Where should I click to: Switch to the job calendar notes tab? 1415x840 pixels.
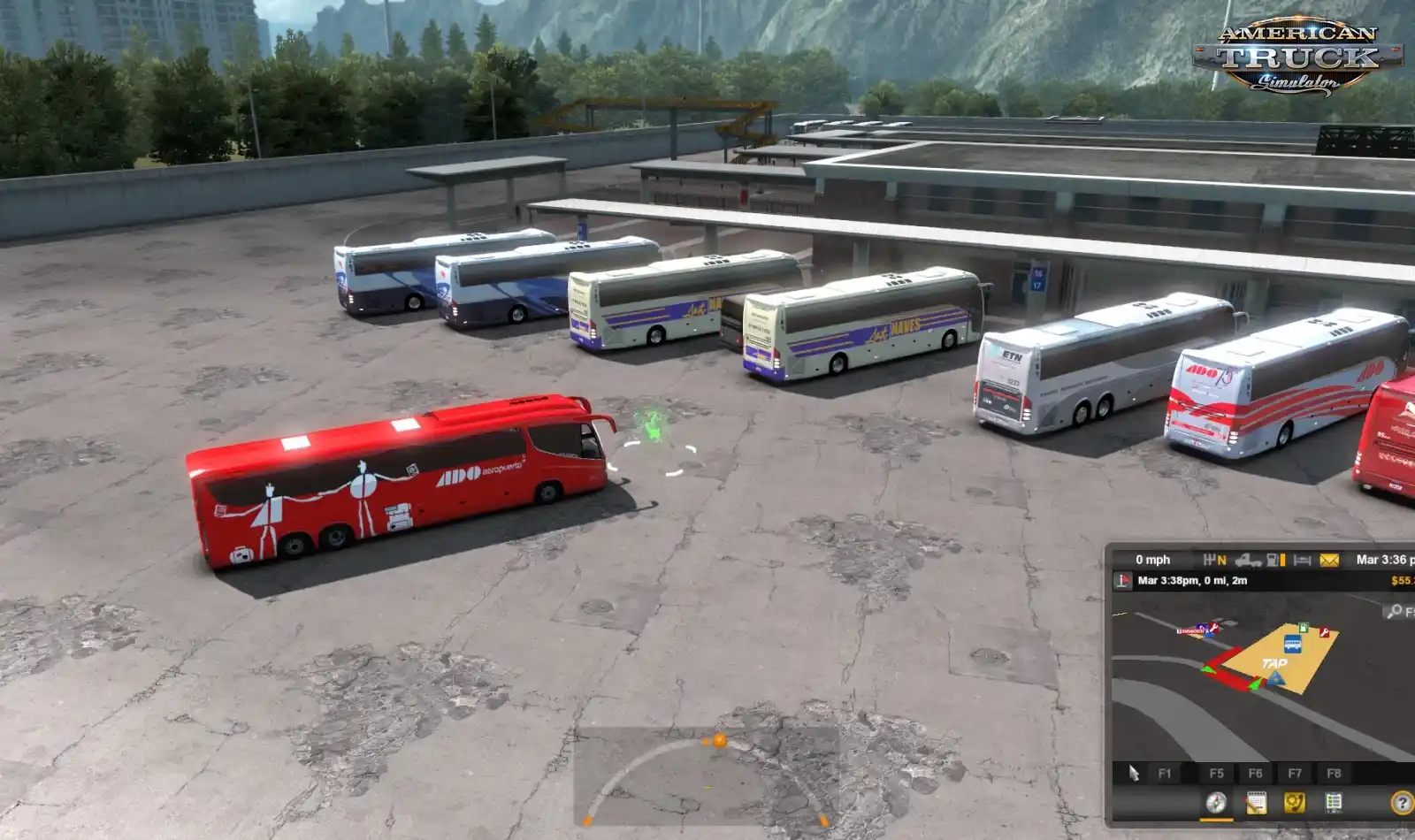[x=1256, y=803]
